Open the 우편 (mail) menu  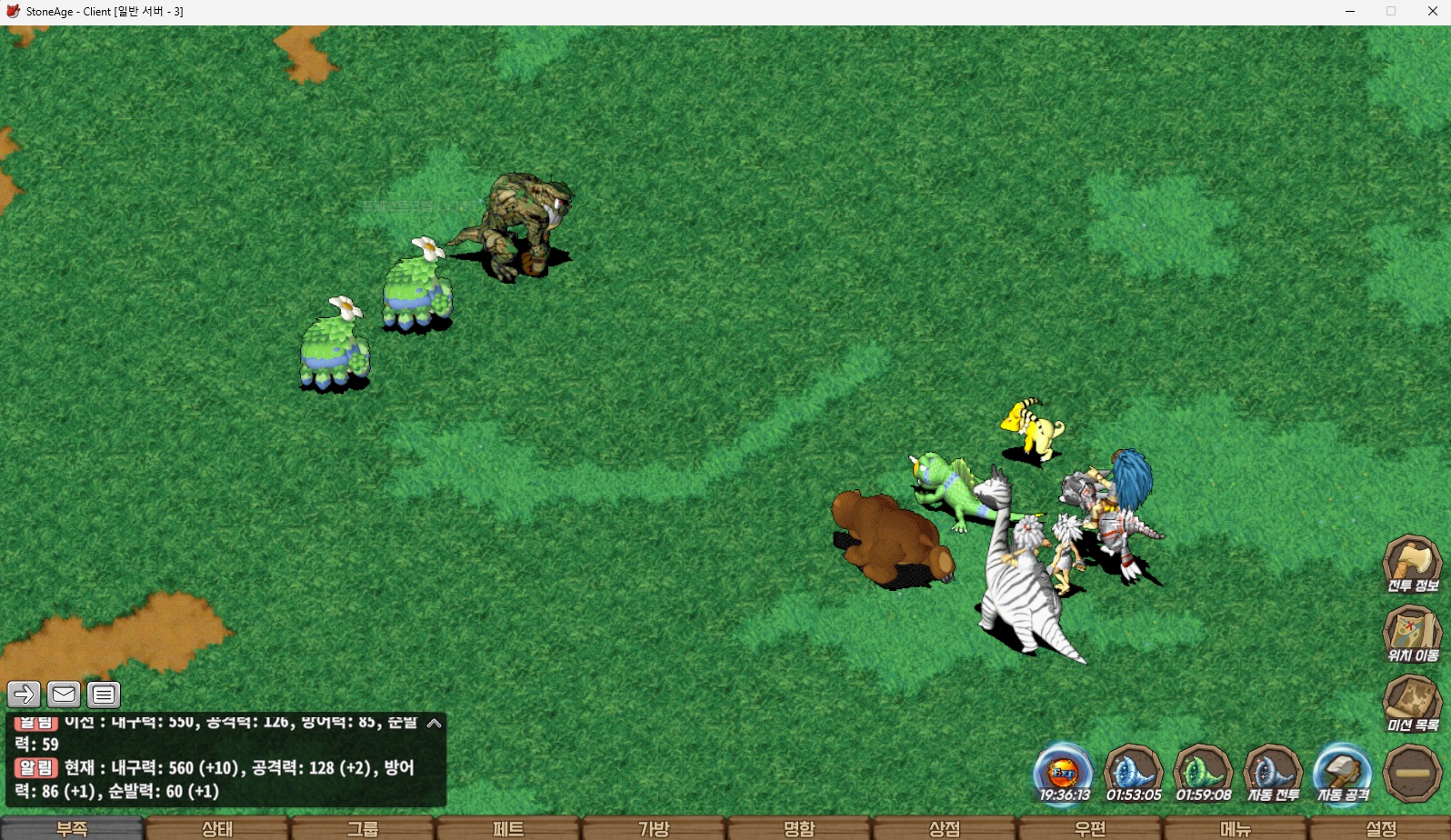(x=1090, y=828)
